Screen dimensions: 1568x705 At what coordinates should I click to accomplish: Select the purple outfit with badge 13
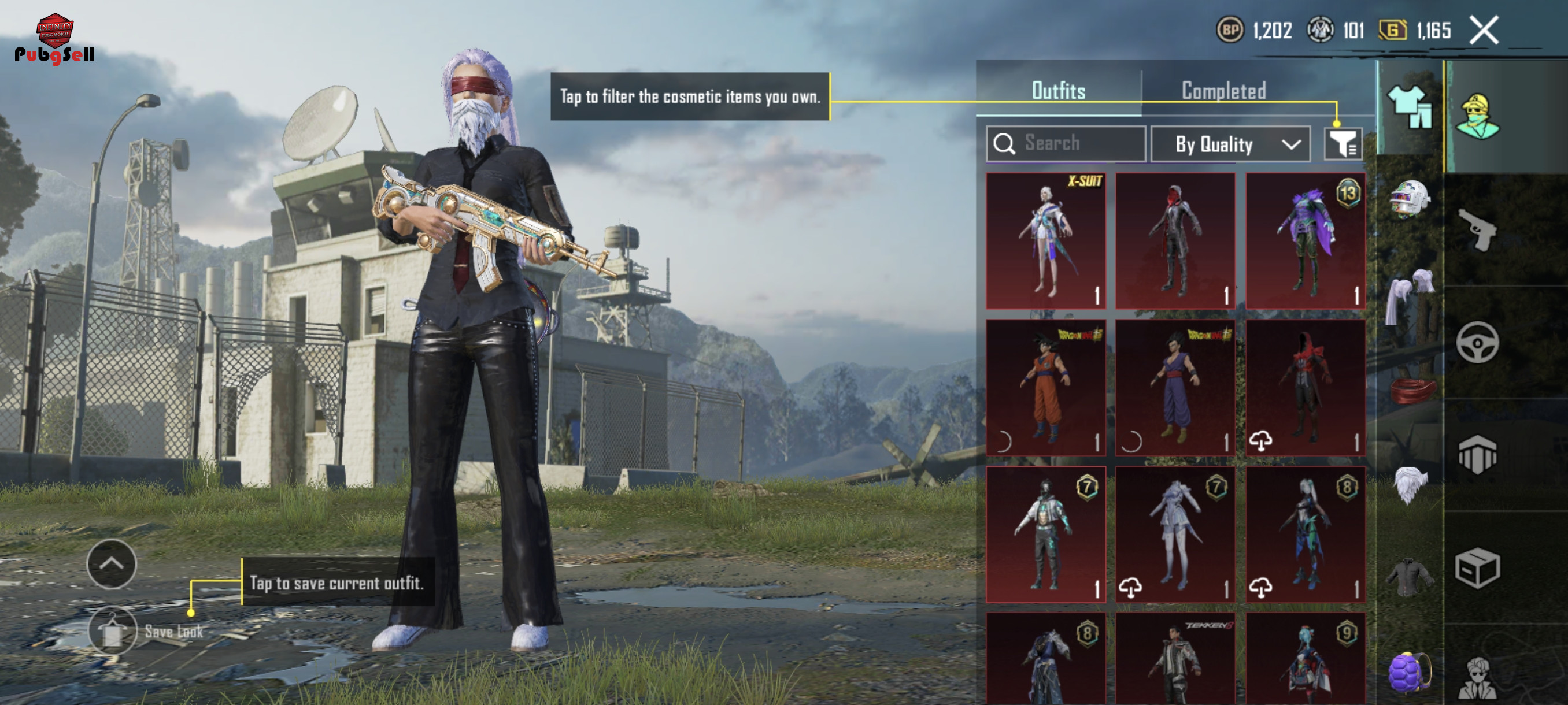(1305, 241)
